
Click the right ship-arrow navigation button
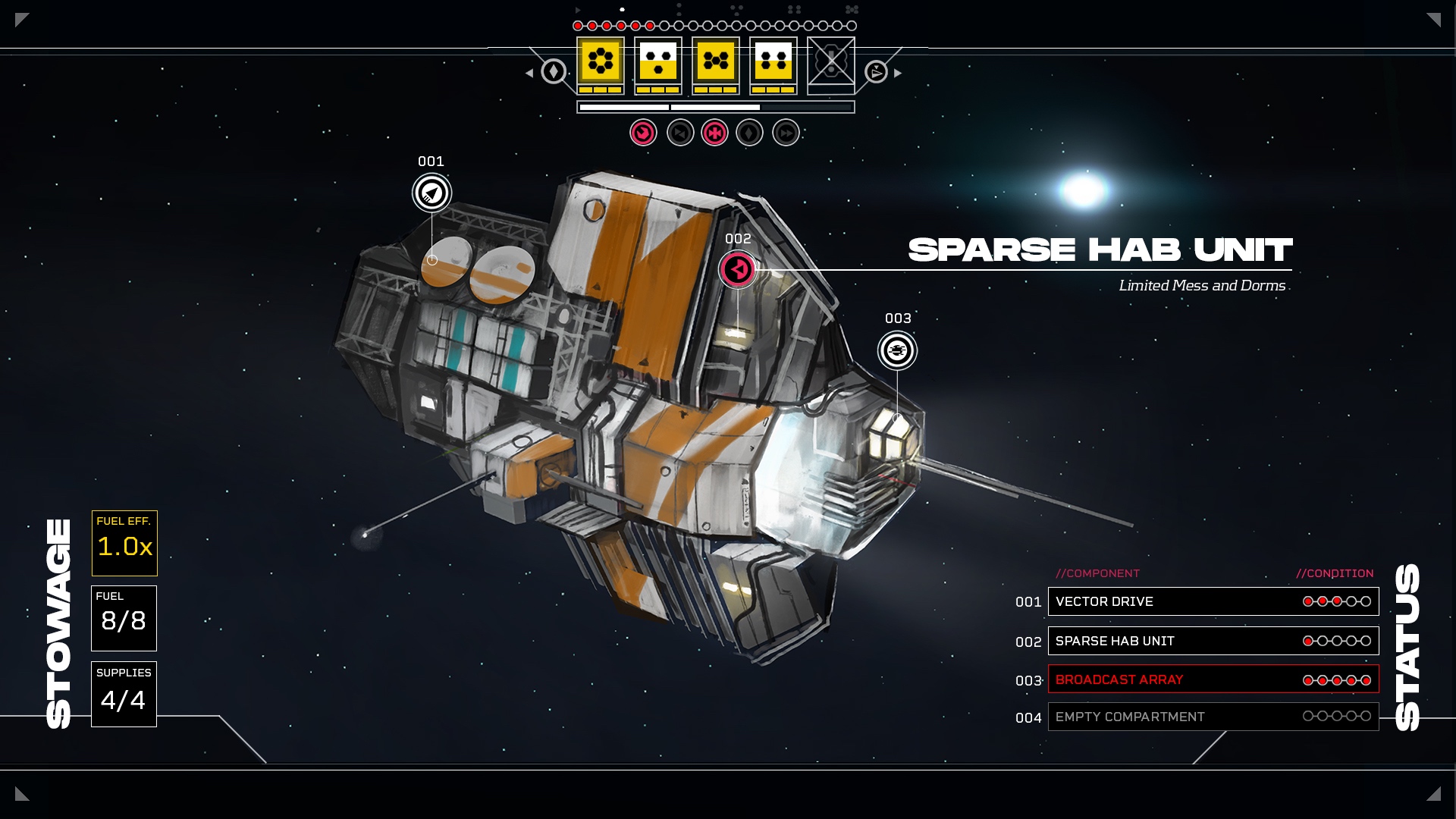tap(876, 72)
